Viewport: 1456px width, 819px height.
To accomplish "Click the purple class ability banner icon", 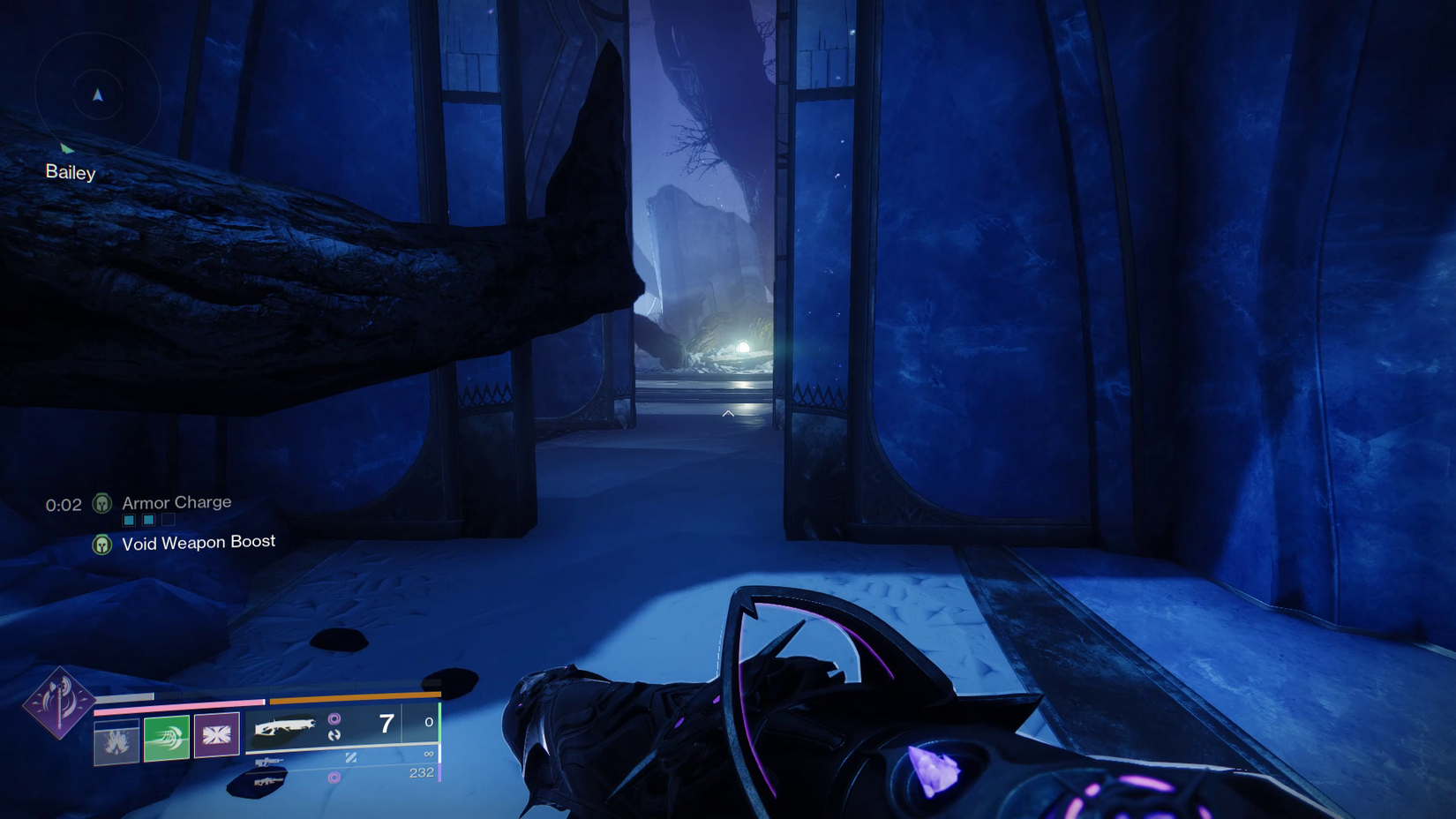I will [x=217, y=734].
